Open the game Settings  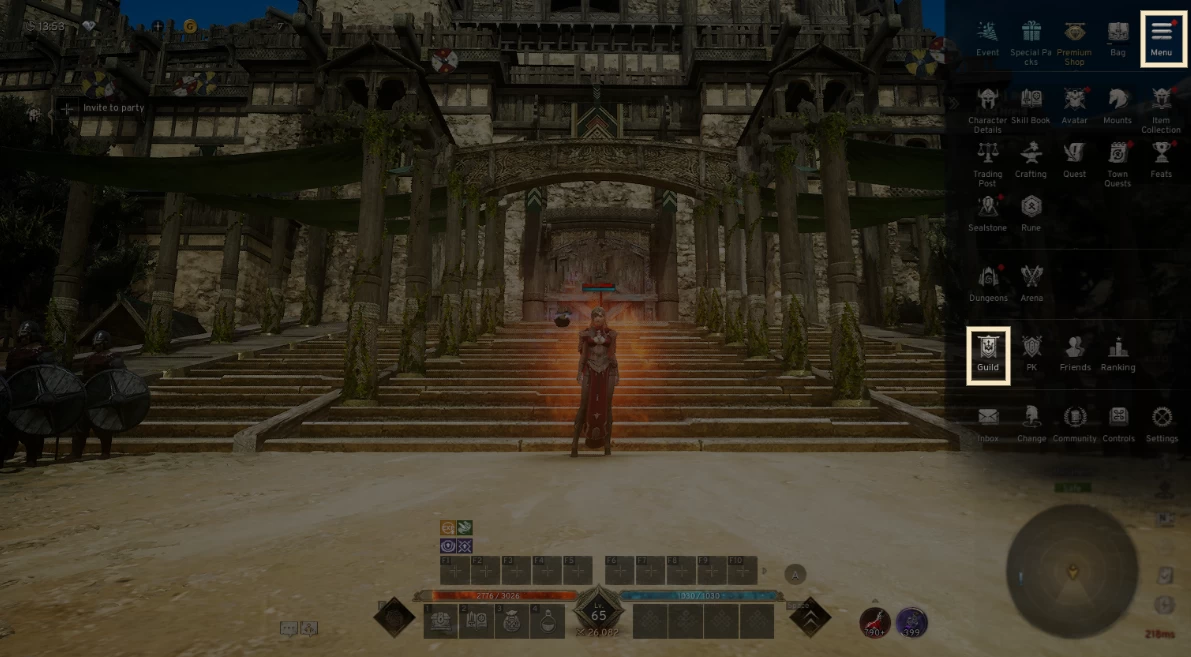click(x=1161, y=423)
